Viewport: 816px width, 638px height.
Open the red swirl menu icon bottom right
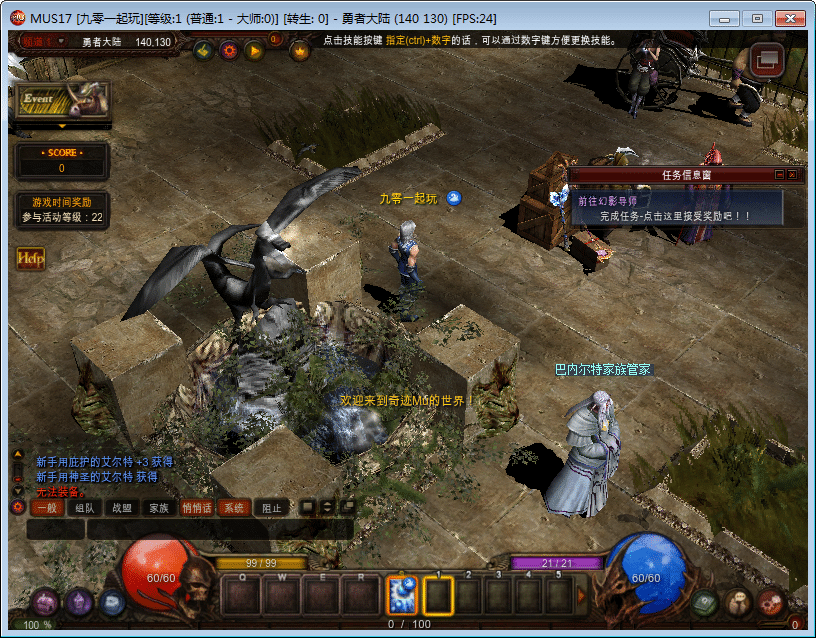770,602
